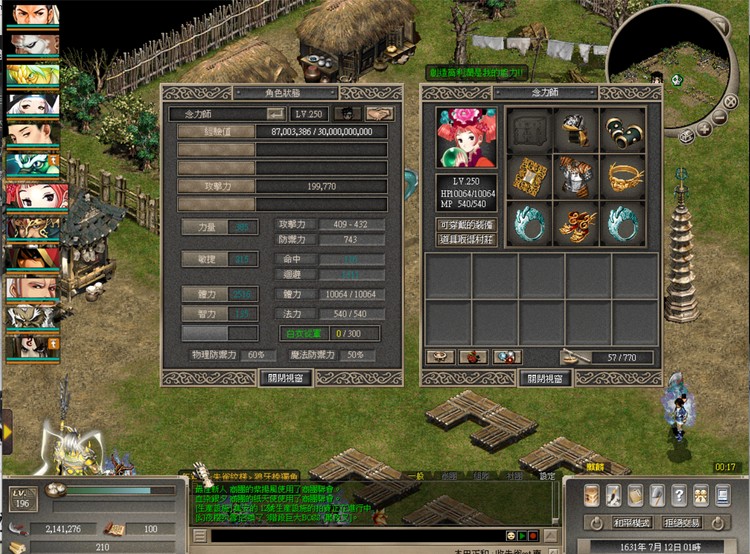The image size is (750, 554).
Task: Raise the 敏捷 agility stat
Action: pos(206,259)
